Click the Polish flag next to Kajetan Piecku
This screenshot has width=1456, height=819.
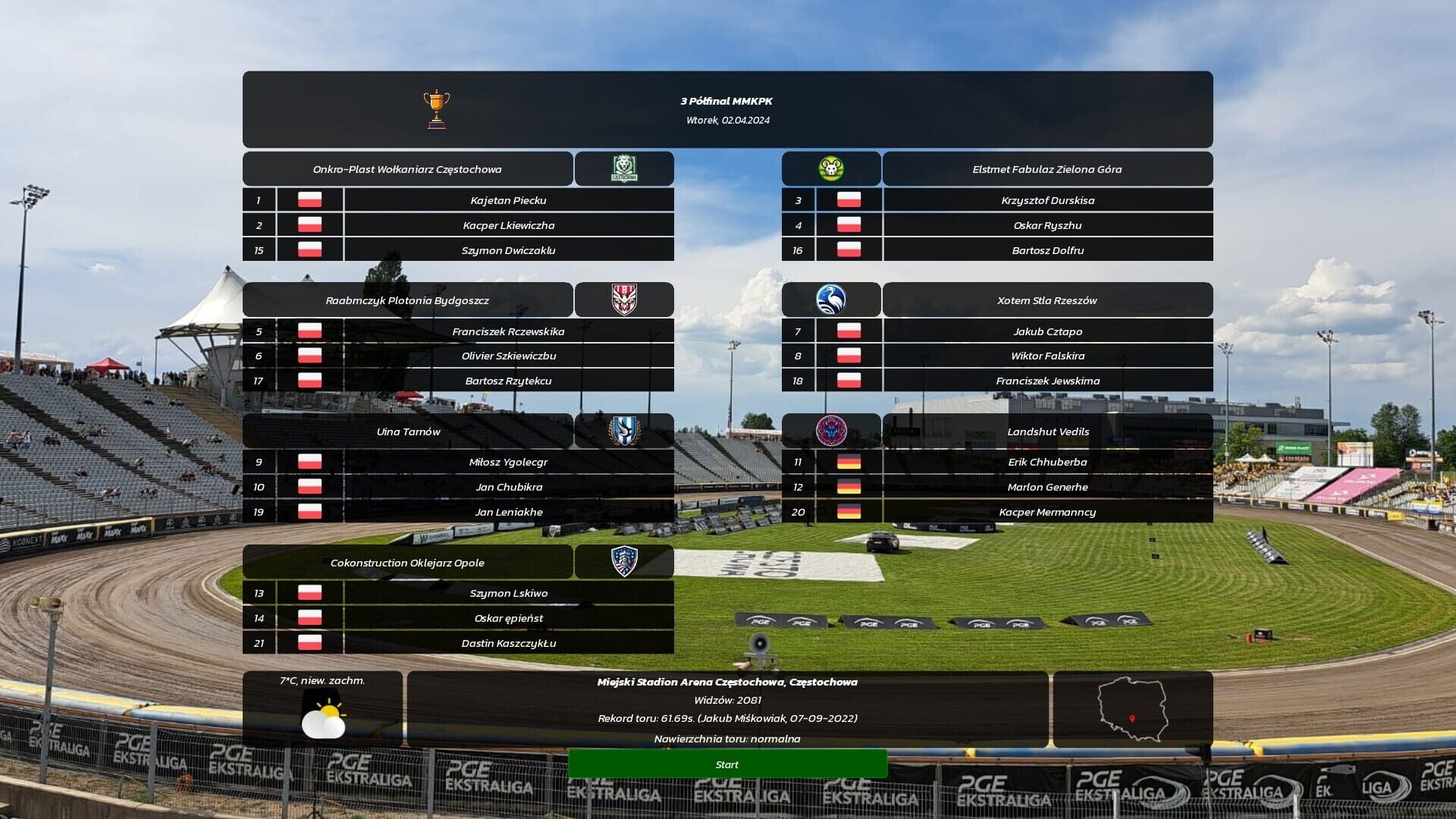click(309, 199)
